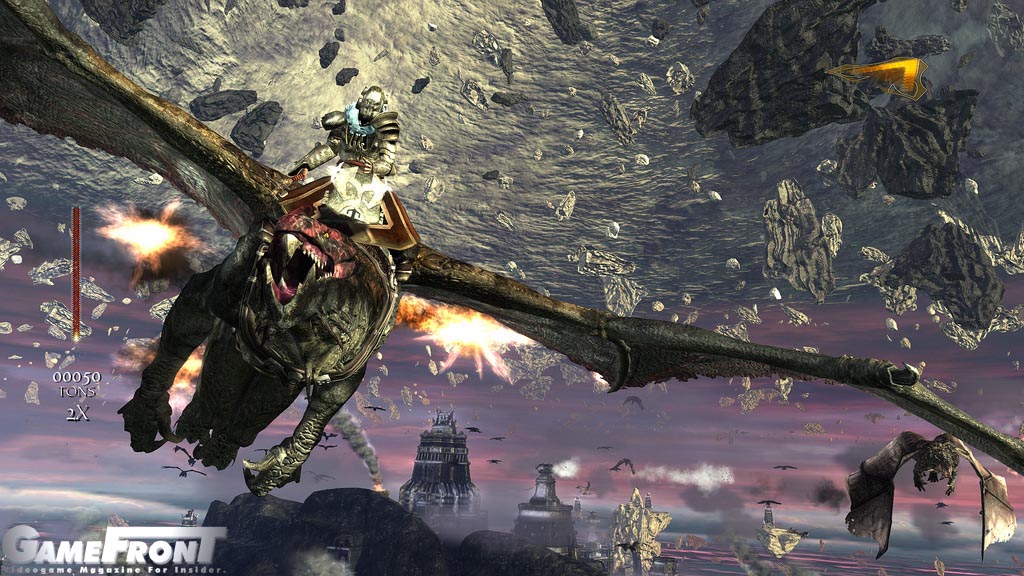
Task: Click the GameFront logo watermark
Action: pyautogui.click(x=112, y=547)
